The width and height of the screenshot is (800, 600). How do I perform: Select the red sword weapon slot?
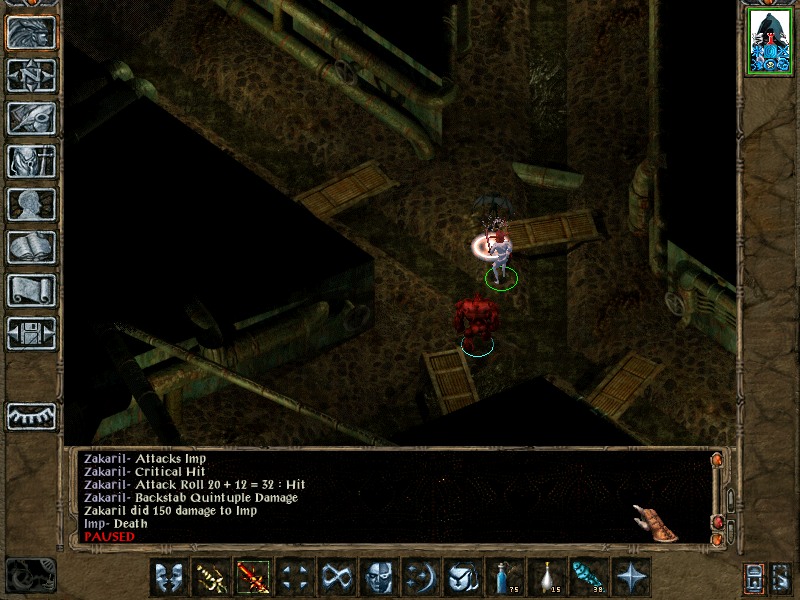coord(251,577)
